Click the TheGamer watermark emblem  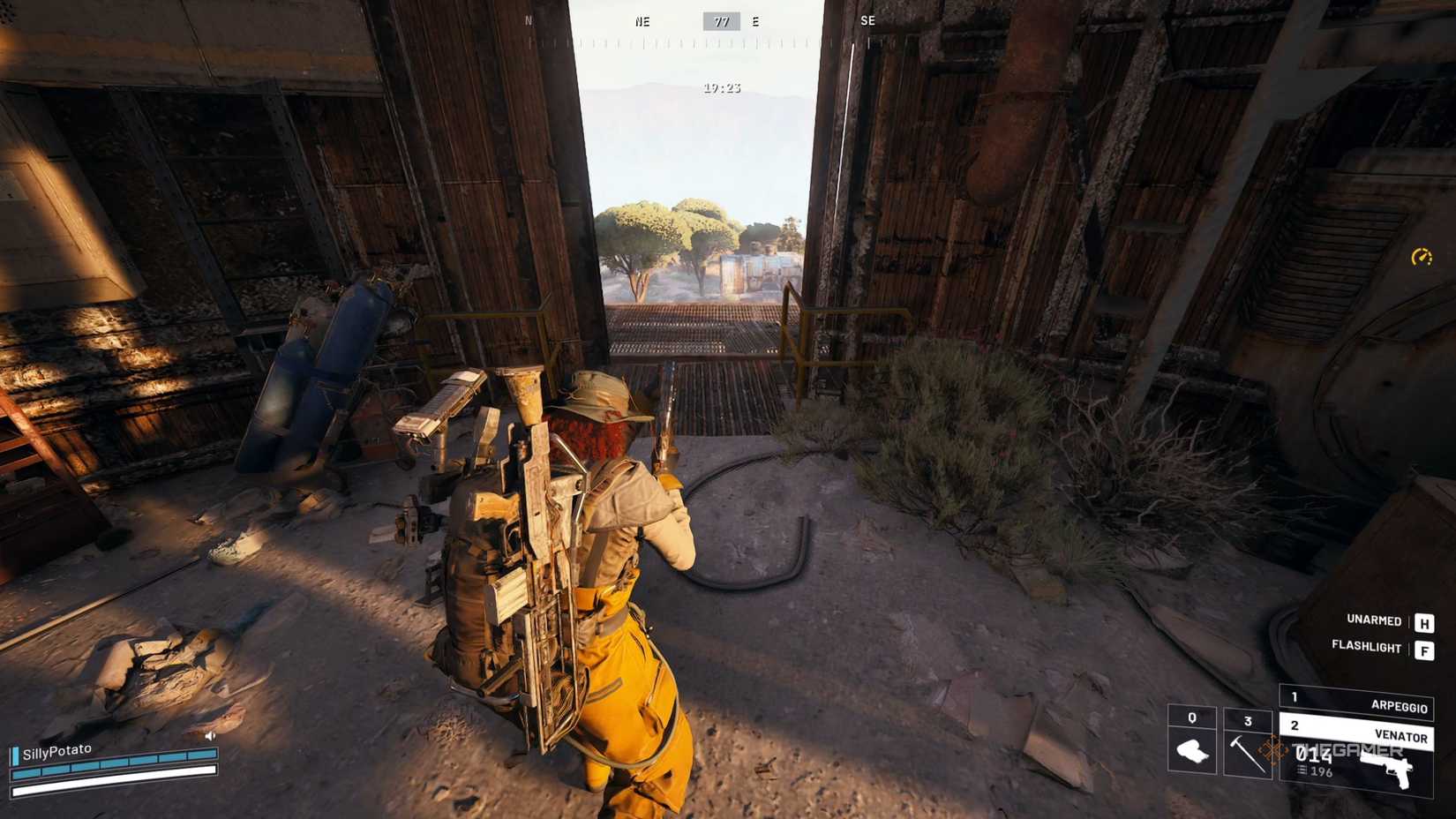click(x=1273, y=751)
